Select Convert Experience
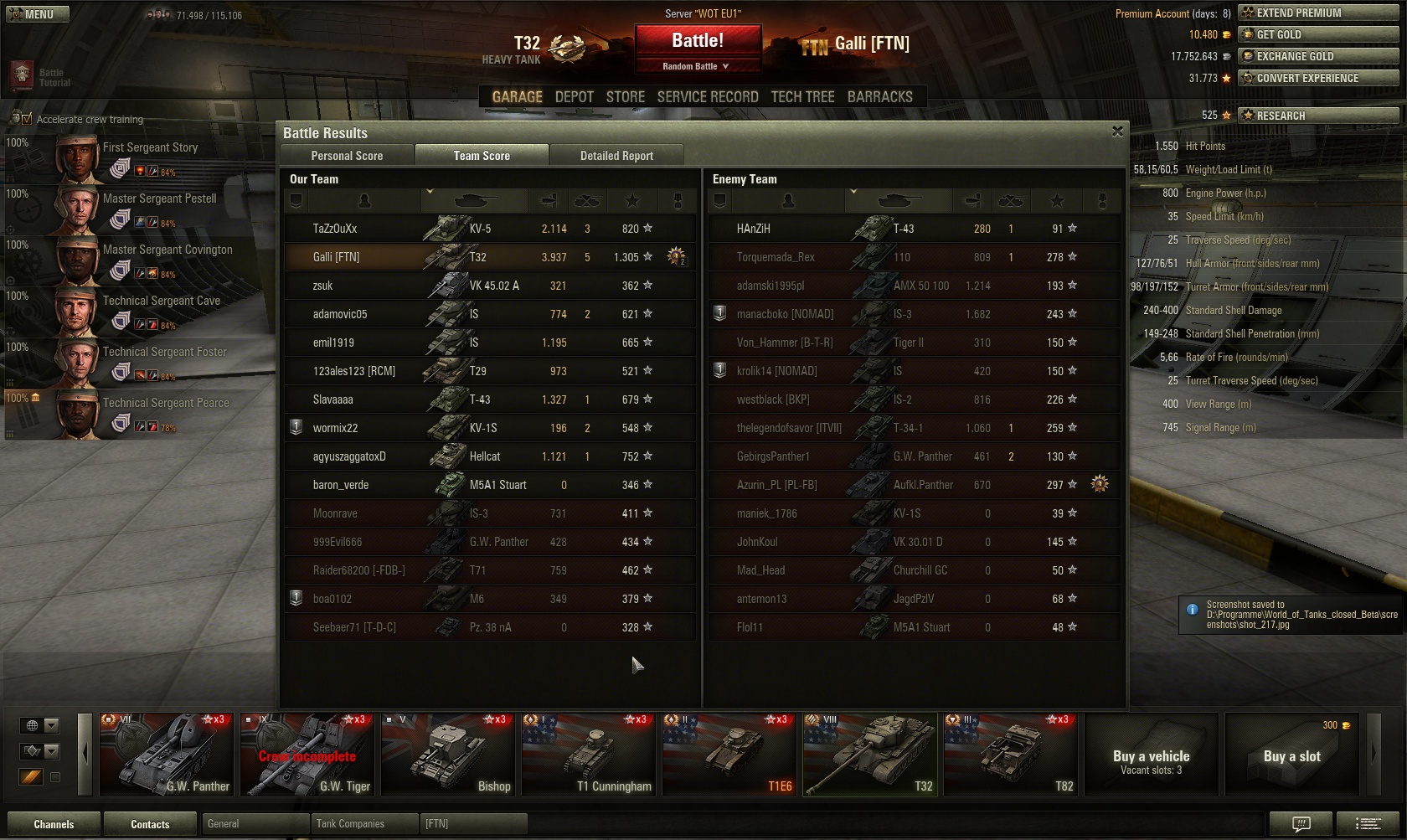 click(x=1318, y=78)
